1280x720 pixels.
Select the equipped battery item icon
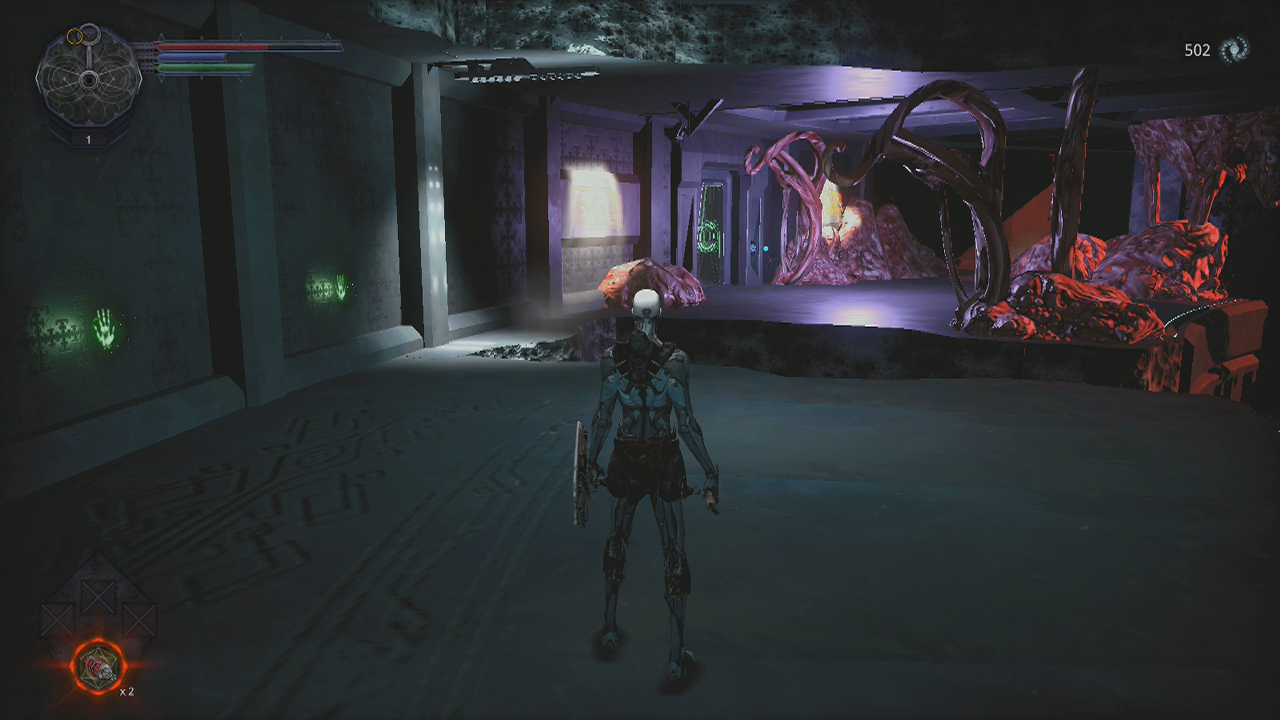97,665
